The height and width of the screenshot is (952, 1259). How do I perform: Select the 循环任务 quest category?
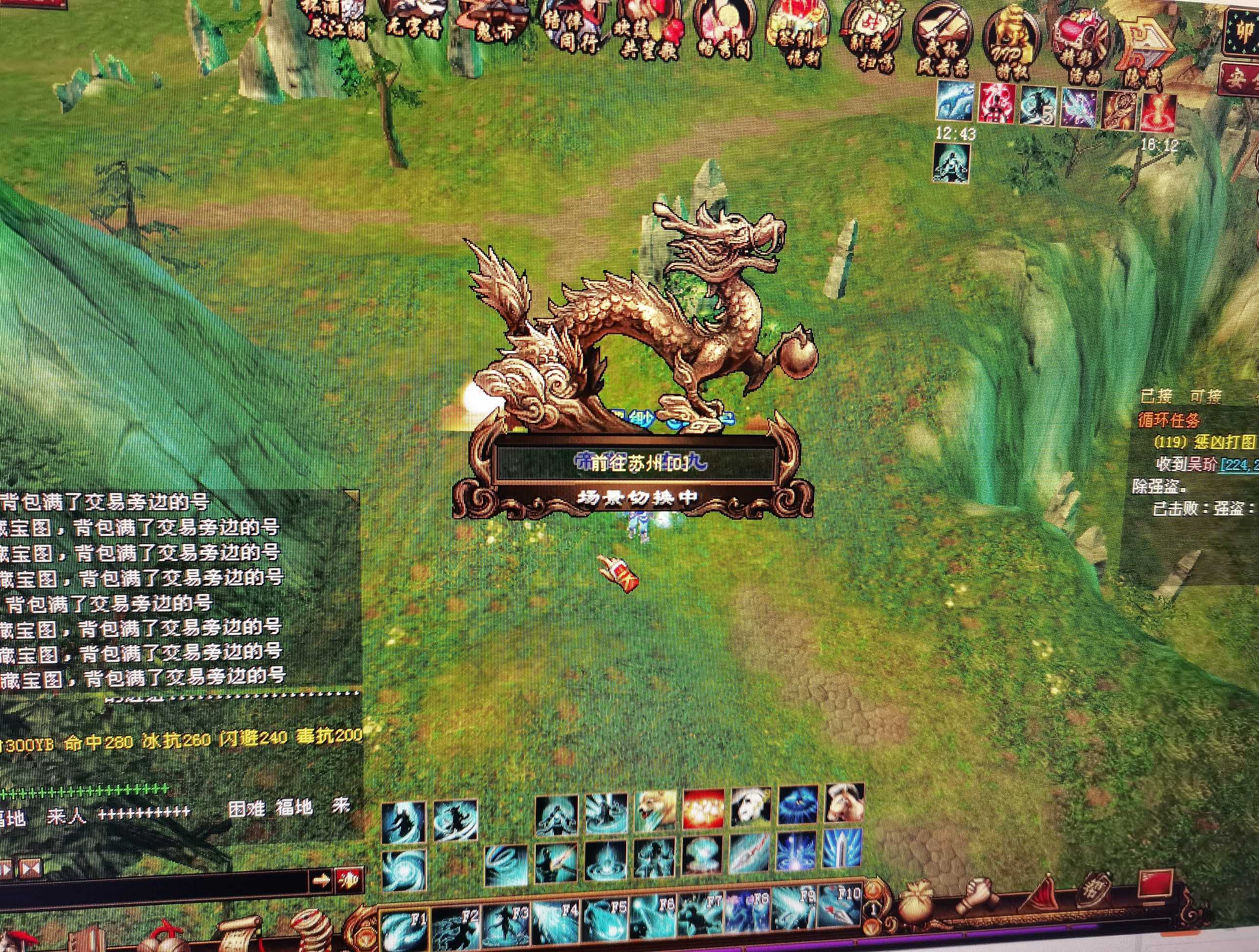[1169, 420]
